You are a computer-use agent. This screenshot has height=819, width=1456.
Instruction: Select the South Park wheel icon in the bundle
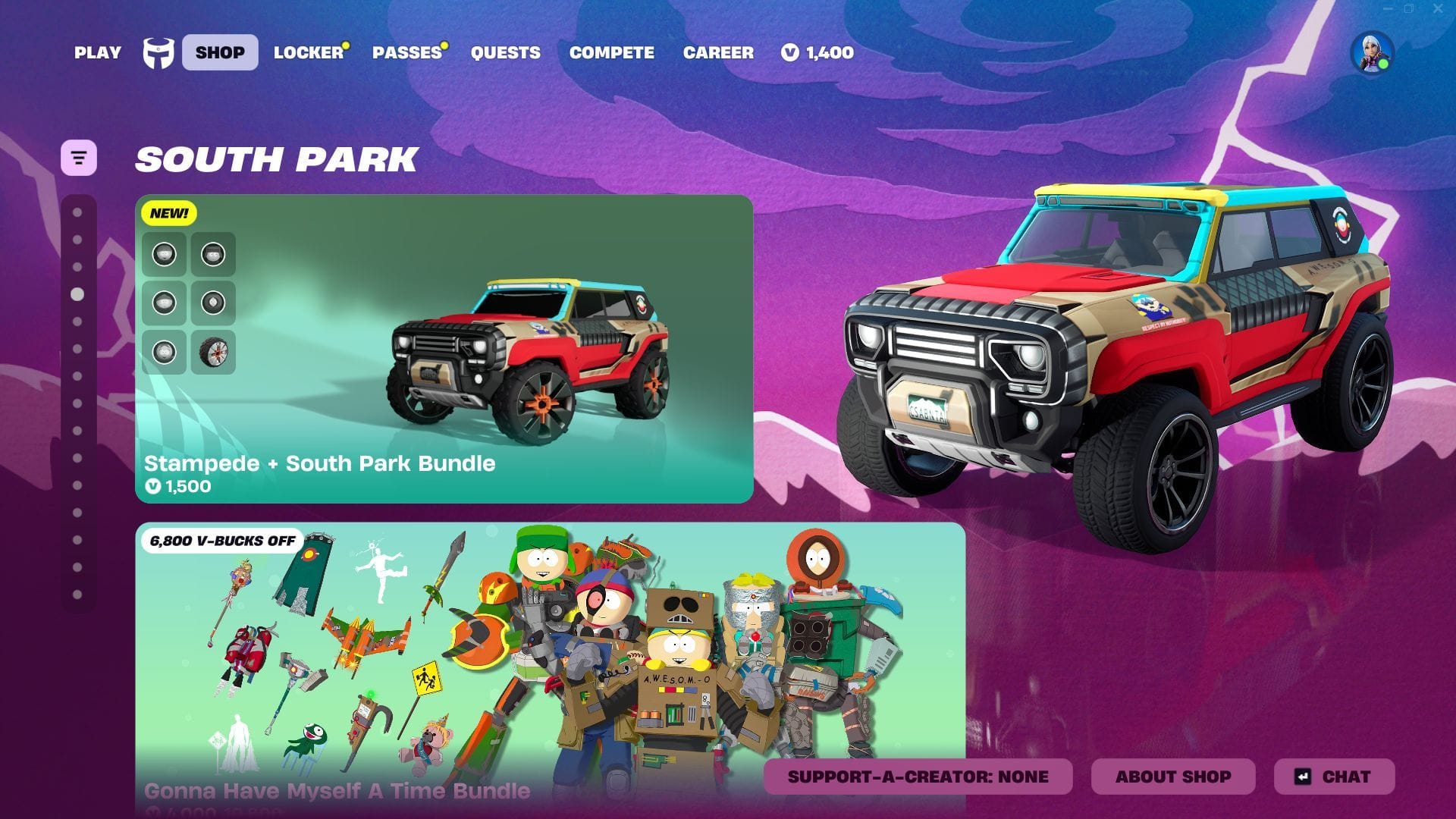(x=213, y=351)
